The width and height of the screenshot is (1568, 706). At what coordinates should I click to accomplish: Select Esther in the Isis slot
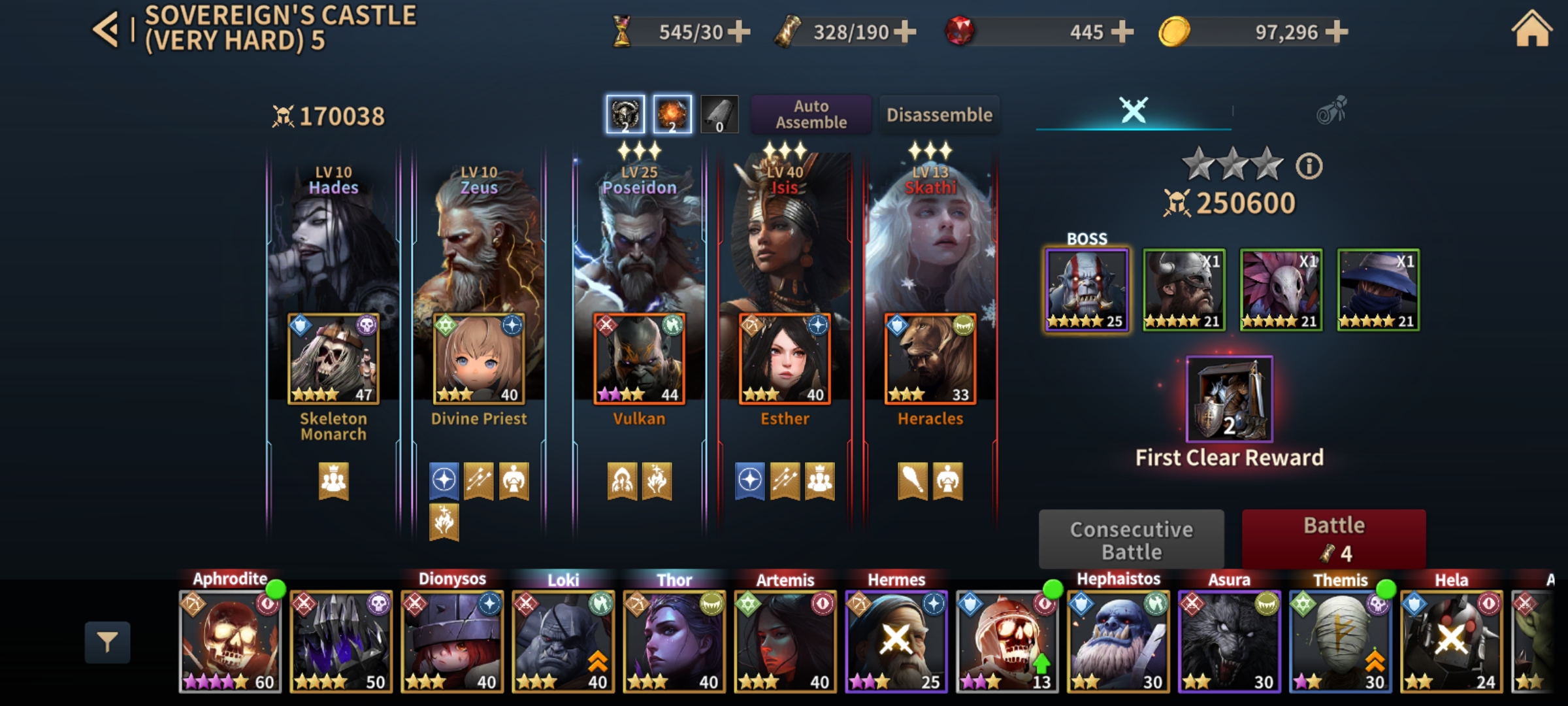(785, 359)
